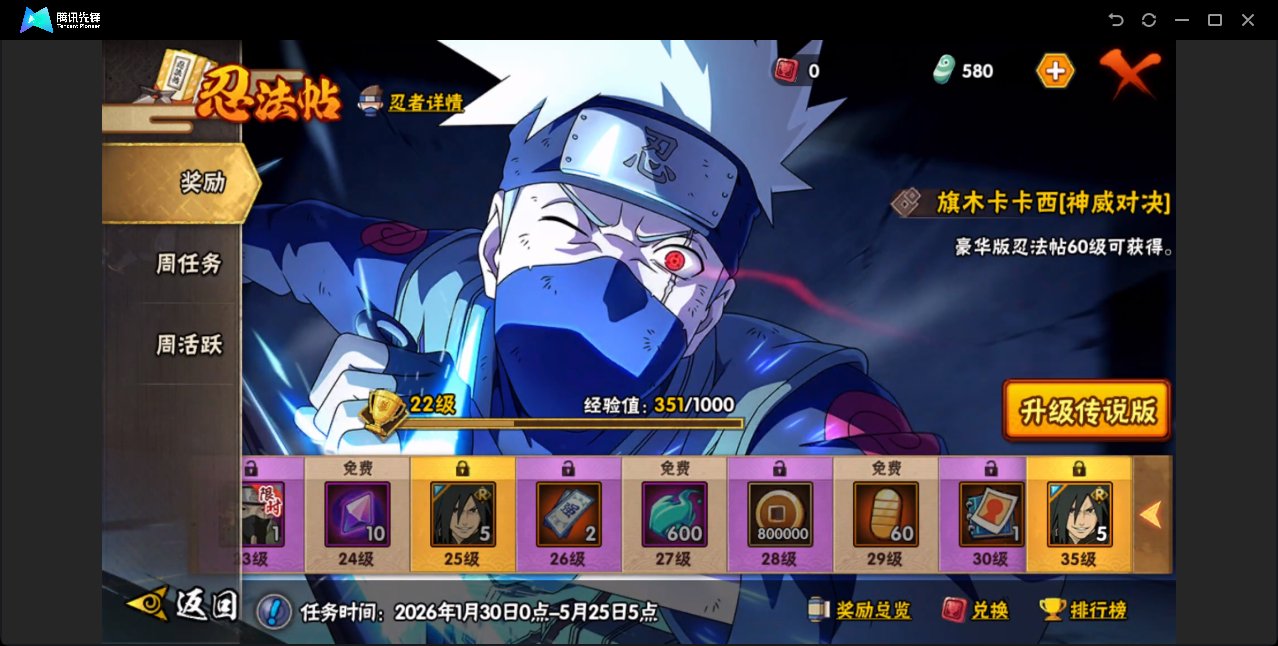Choose the level 35 ninja fragment reward

[x=1079, y=514]
